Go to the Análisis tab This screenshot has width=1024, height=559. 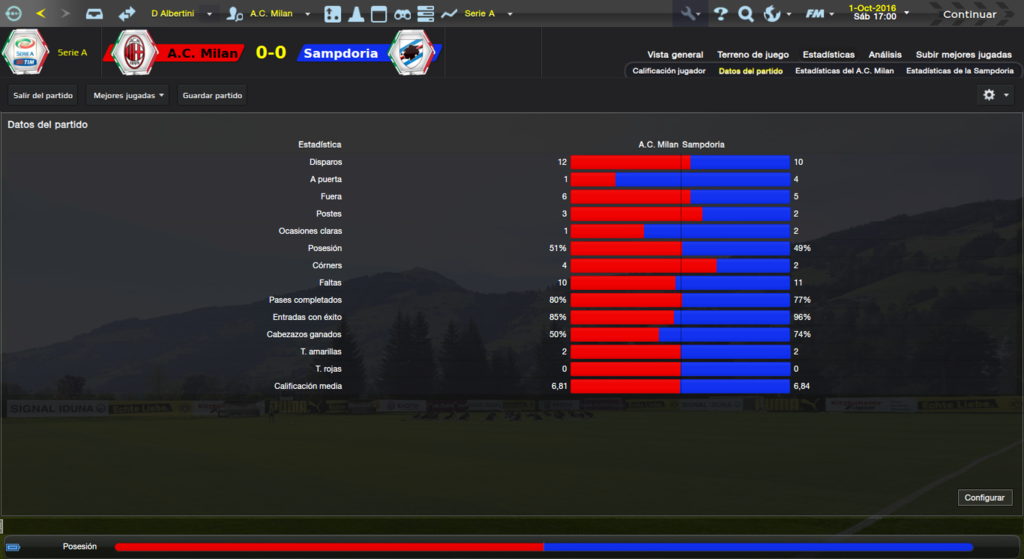(x=885, y=55)
